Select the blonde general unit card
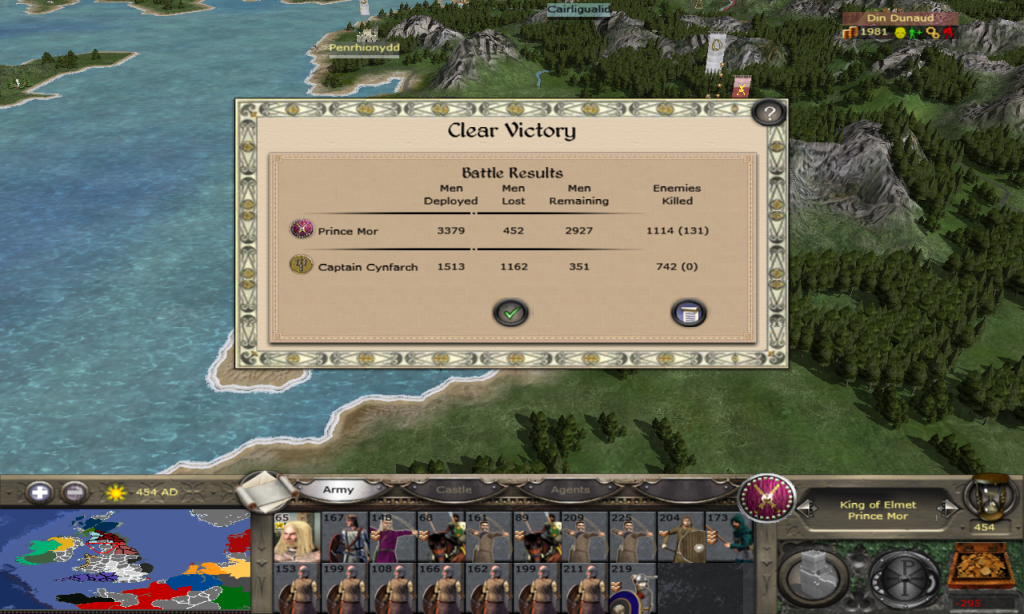This screenshot has height=614, width=1024. pyautogui.click(x=297, y=537)
